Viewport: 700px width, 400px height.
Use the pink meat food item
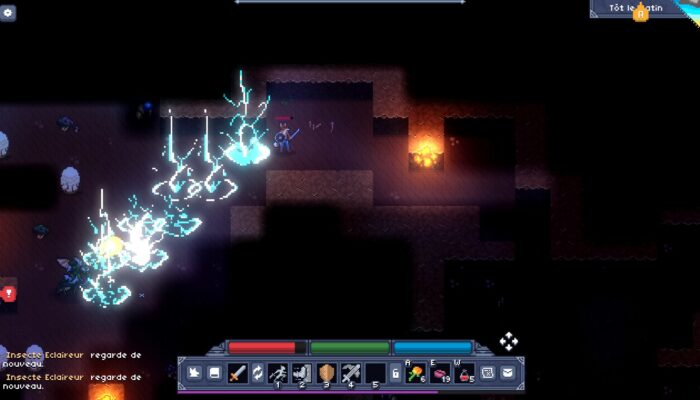pyautogui.click(x=440, y=373)
